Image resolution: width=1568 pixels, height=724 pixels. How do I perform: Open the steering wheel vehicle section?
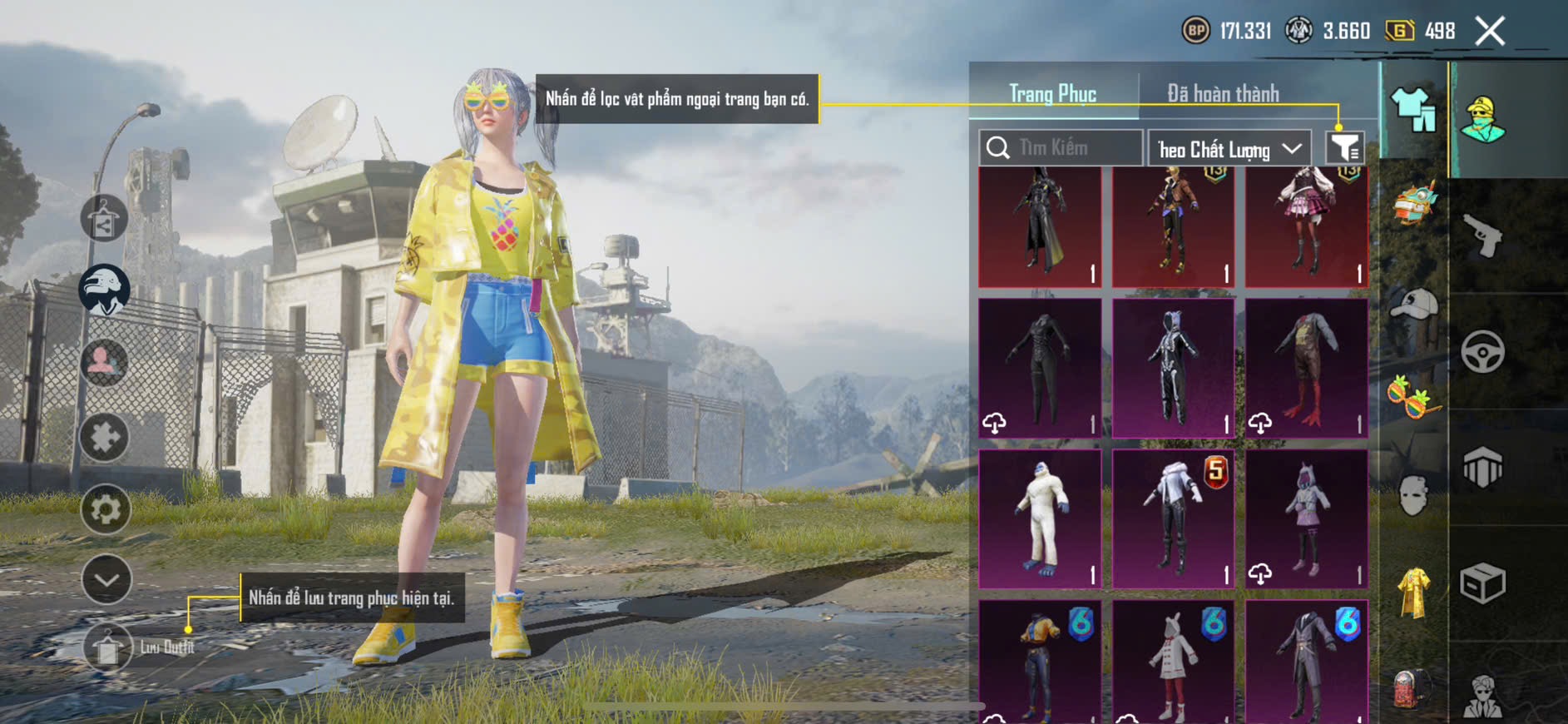click(1482, 351)
